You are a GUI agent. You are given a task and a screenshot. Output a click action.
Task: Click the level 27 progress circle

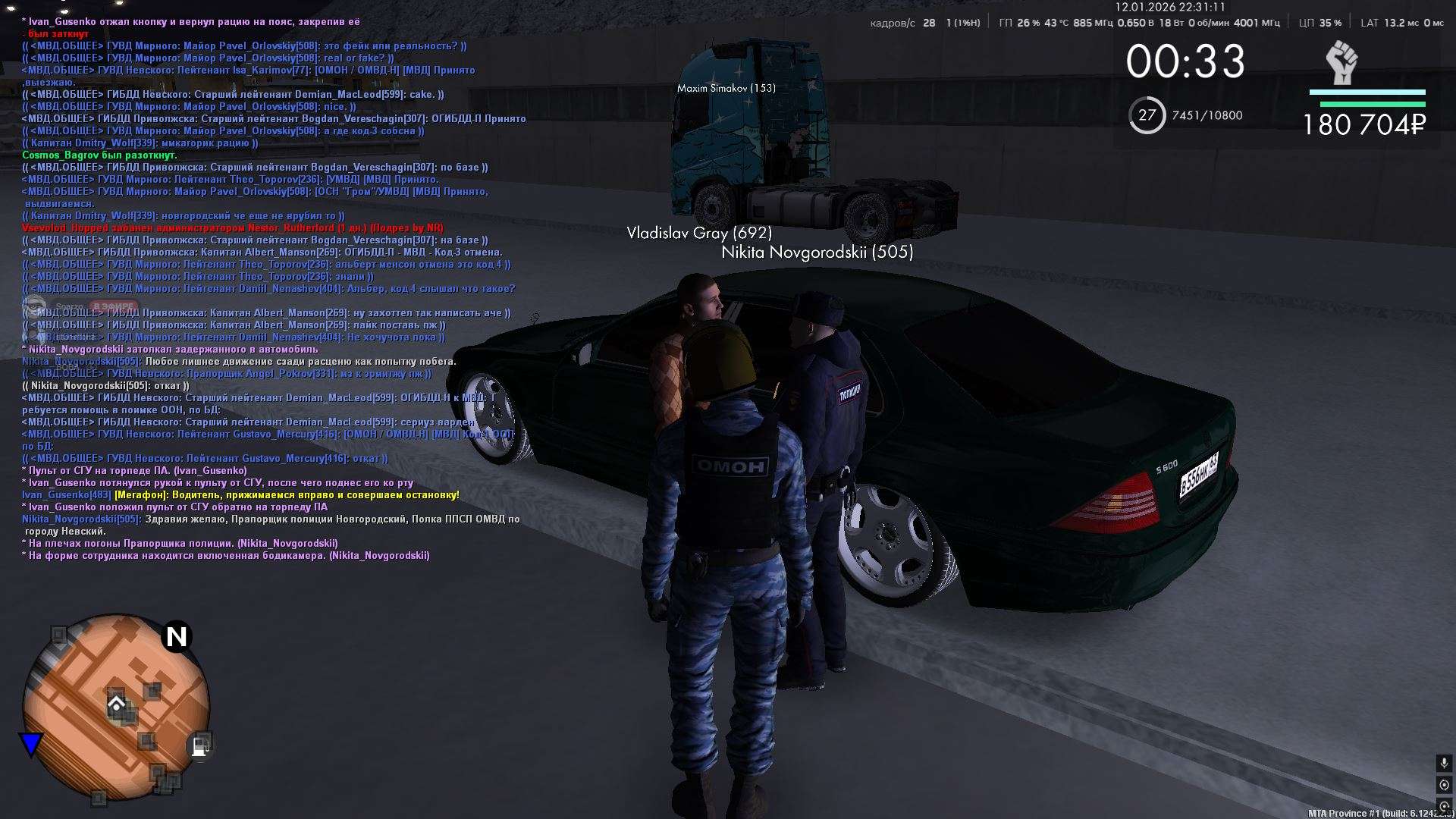(x=1147, y=115)
